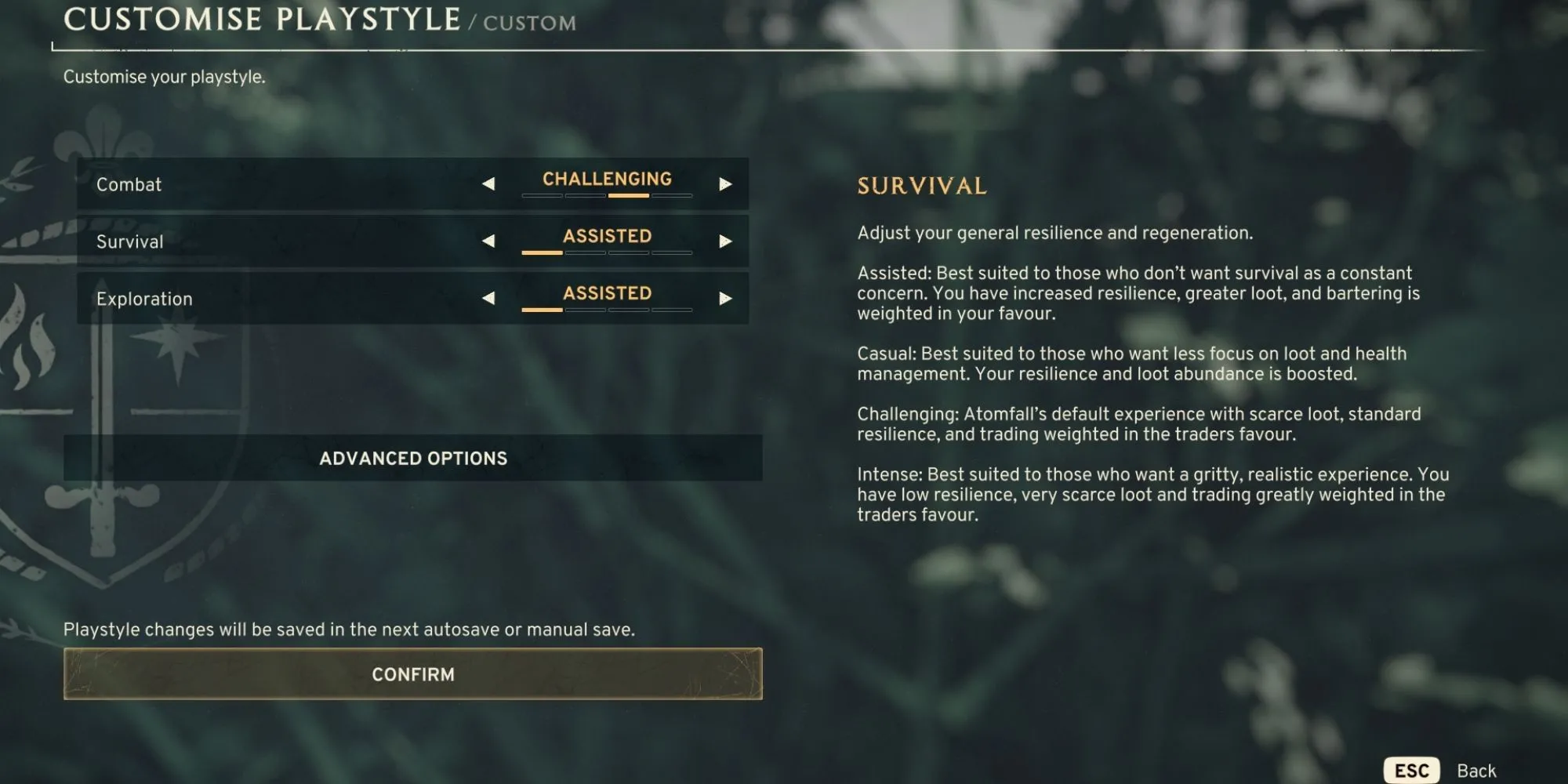Increase Combat difficulty with right arrow
Viewport: 1568px width, 784px height.
pyautogui.click(x=725, y=184)
